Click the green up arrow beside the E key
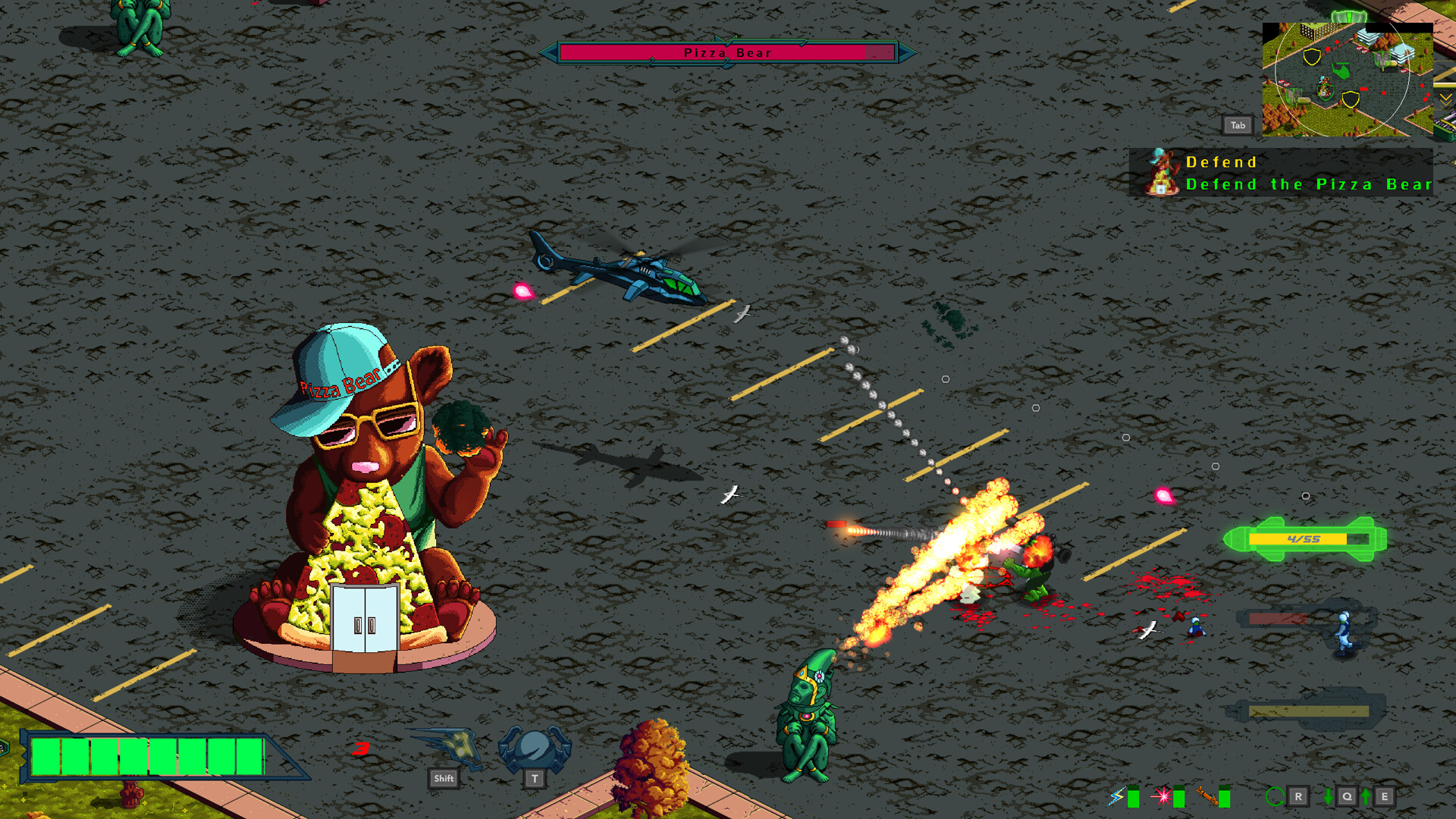 click(x=1365, y=796)
